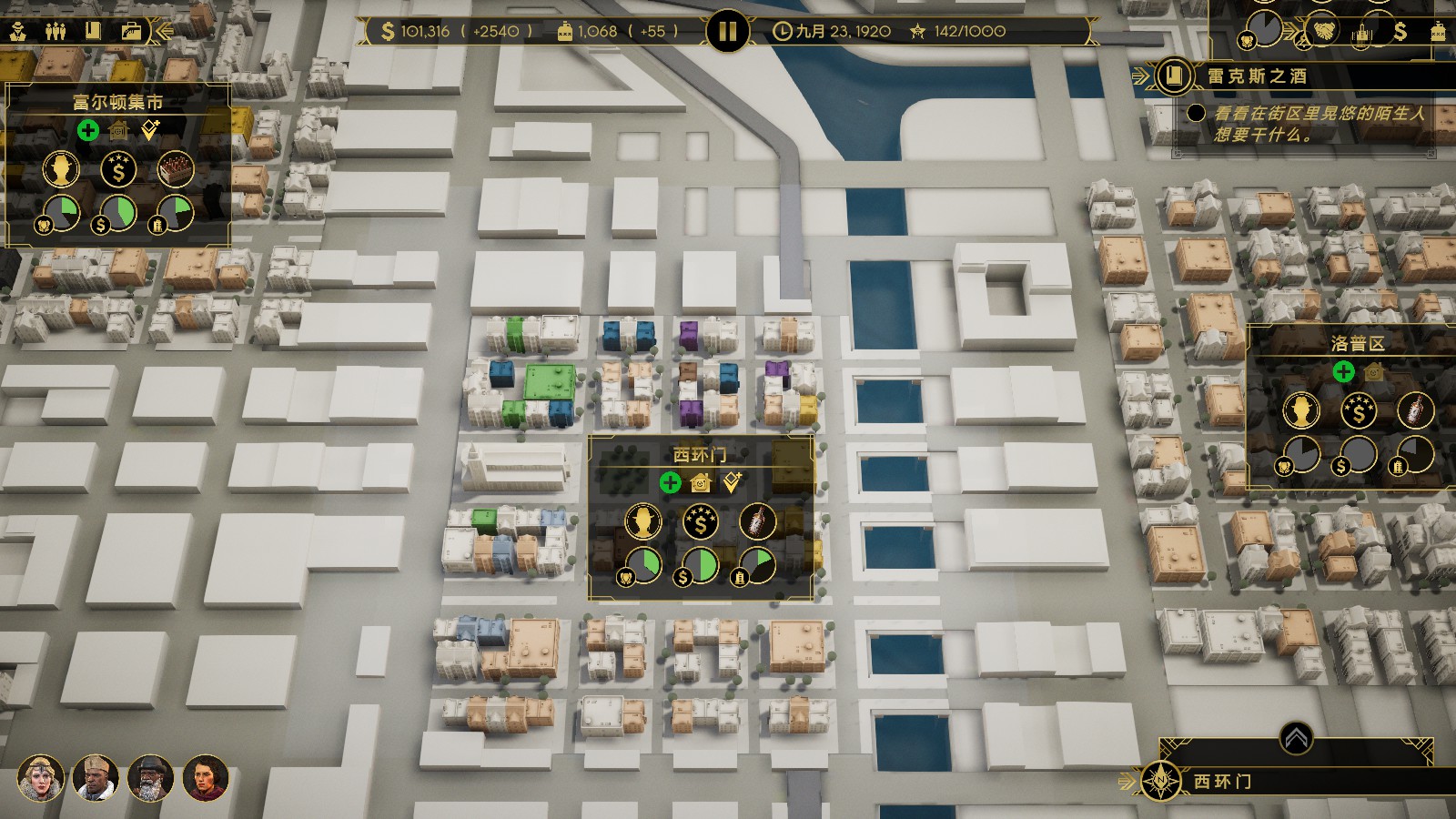Open the 雷克斯之酒 mission tracker
This screenshot has height=819, width=1456.
coord(1175,76)
